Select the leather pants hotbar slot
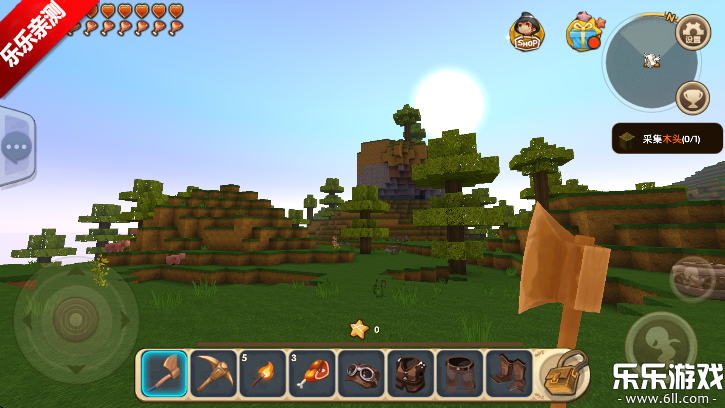Image resolution: width=725 pixels, height=408 pixels. click(x=459, y=373)
